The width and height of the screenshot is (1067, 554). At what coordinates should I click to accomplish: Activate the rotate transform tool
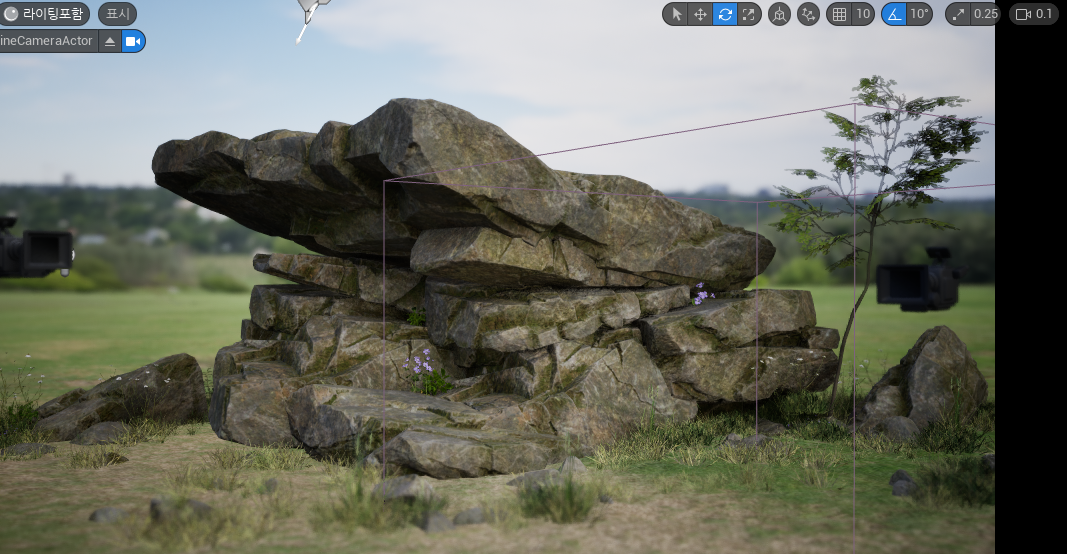(725, 14)
